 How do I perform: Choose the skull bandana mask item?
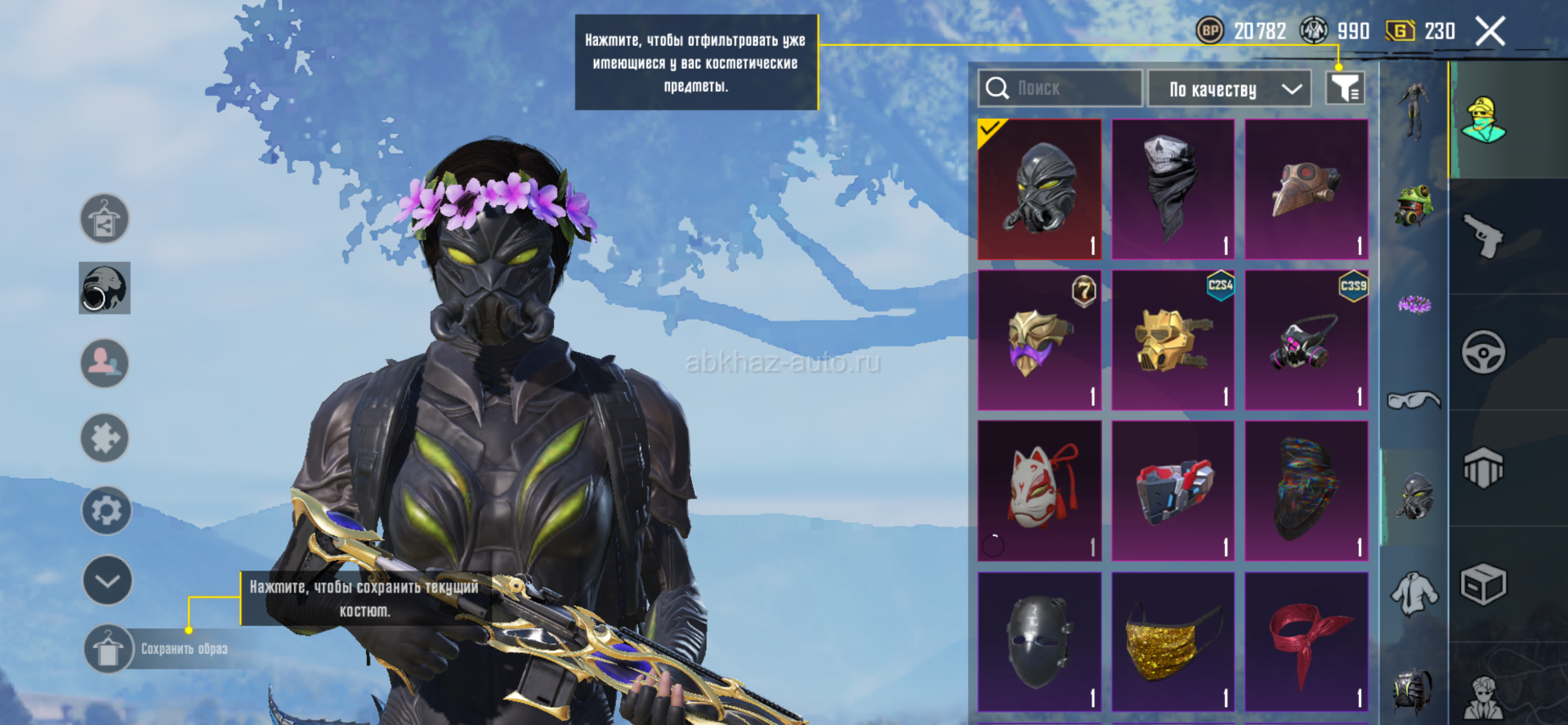(x=1173, y=190)
